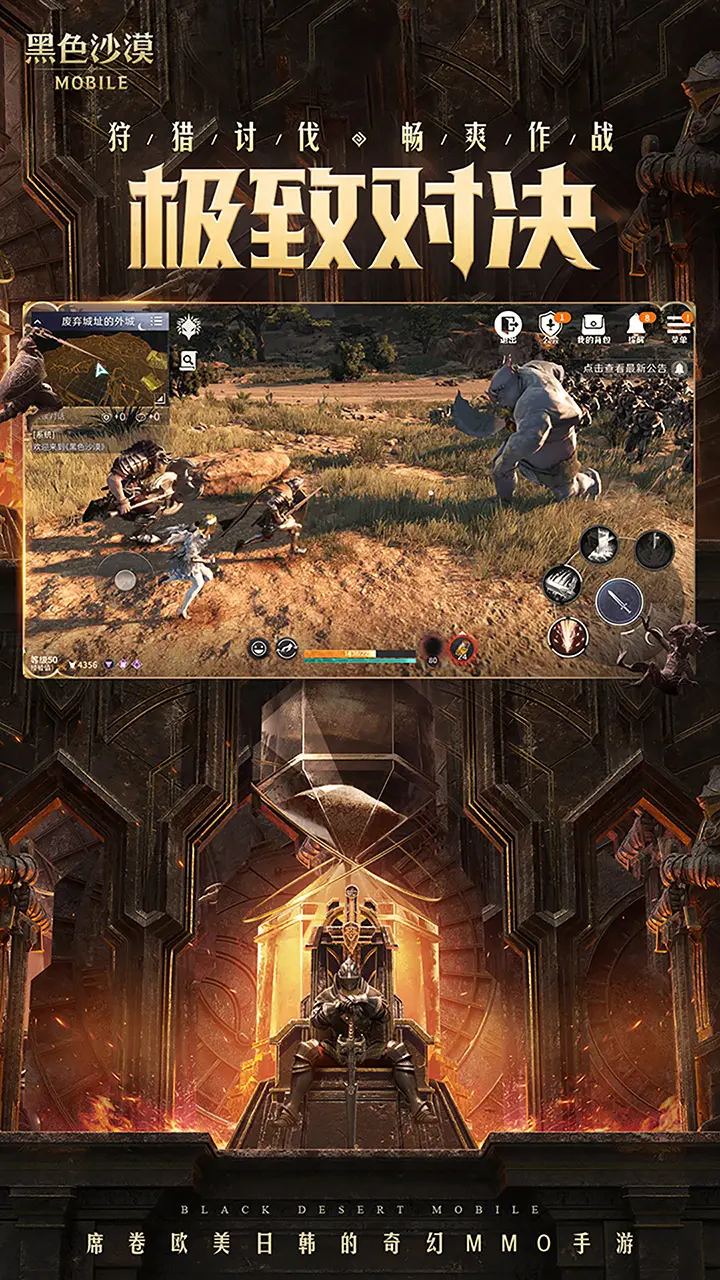Open the 公会 guild shield icon
The width and height of the screenshot is (720, 1280).
point(551,326)
